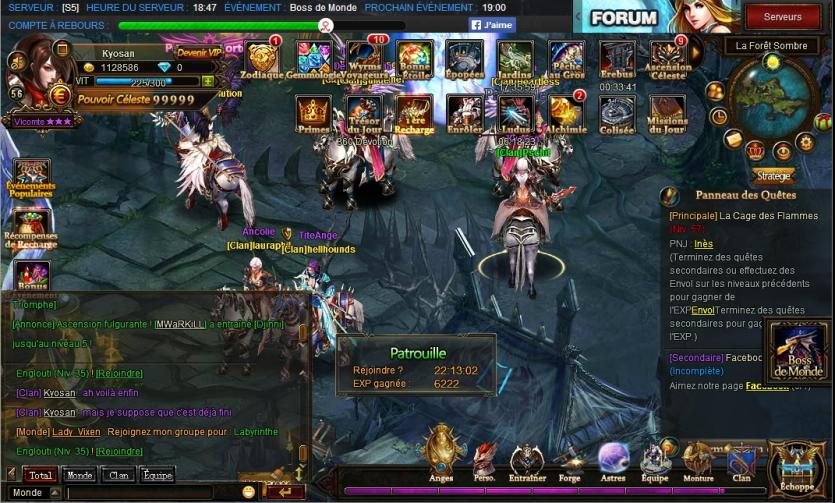Open Missions du Jour

(x=668, y=112)
